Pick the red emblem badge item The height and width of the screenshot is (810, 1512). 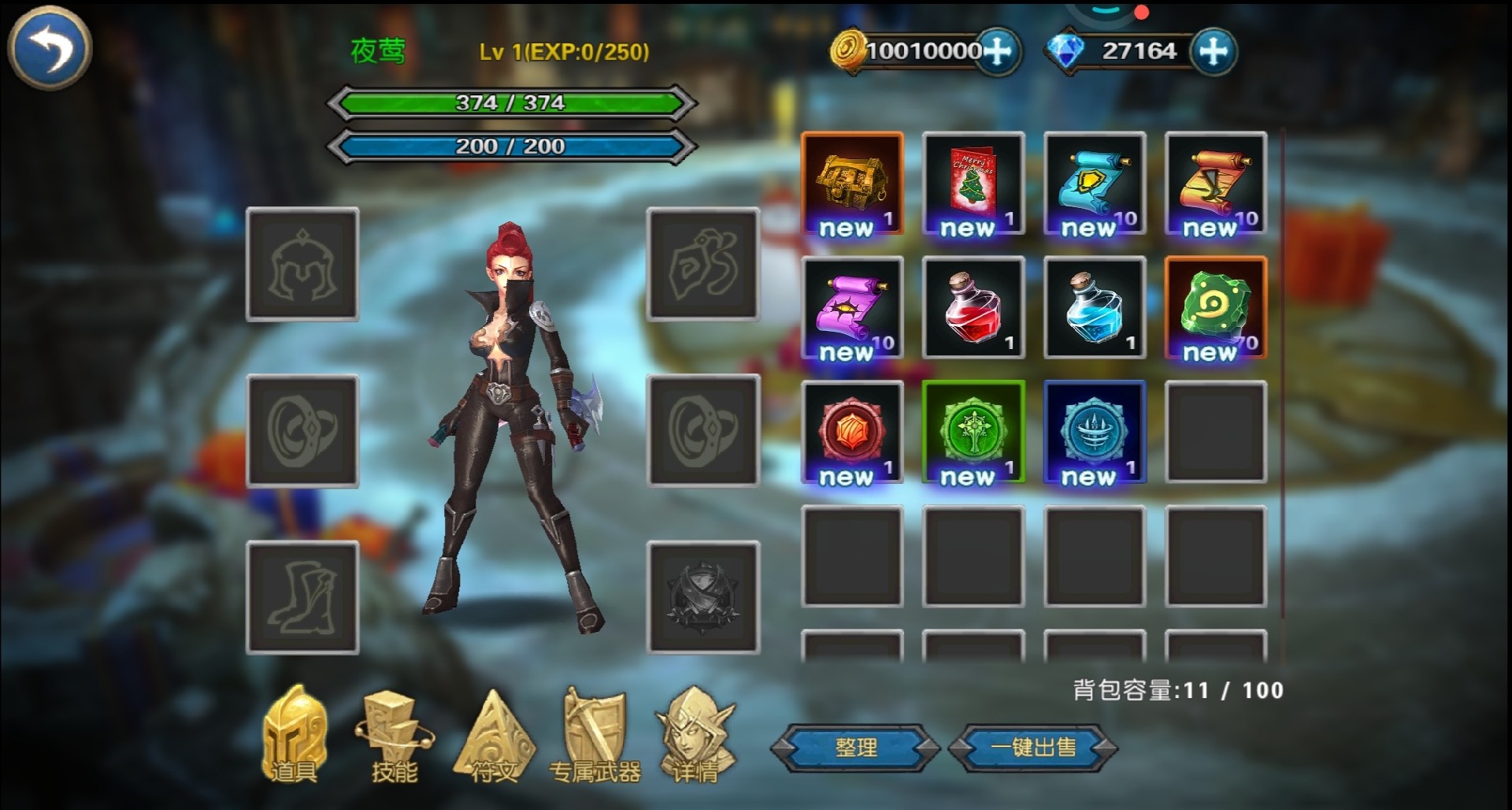(x=852, y=433)
